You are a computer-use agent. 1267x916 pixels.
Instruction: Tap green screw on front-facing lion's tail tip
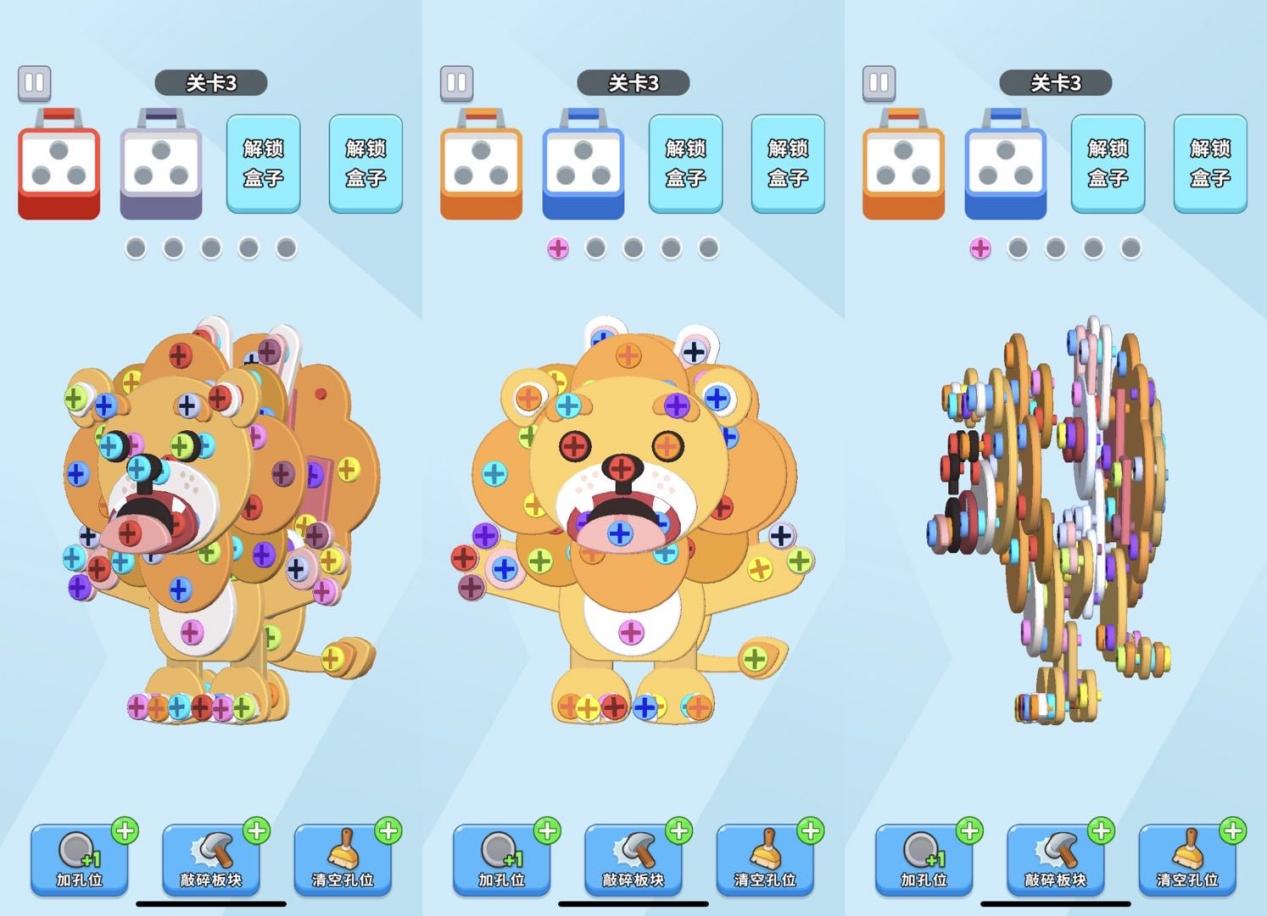click(x=755, y=658)
